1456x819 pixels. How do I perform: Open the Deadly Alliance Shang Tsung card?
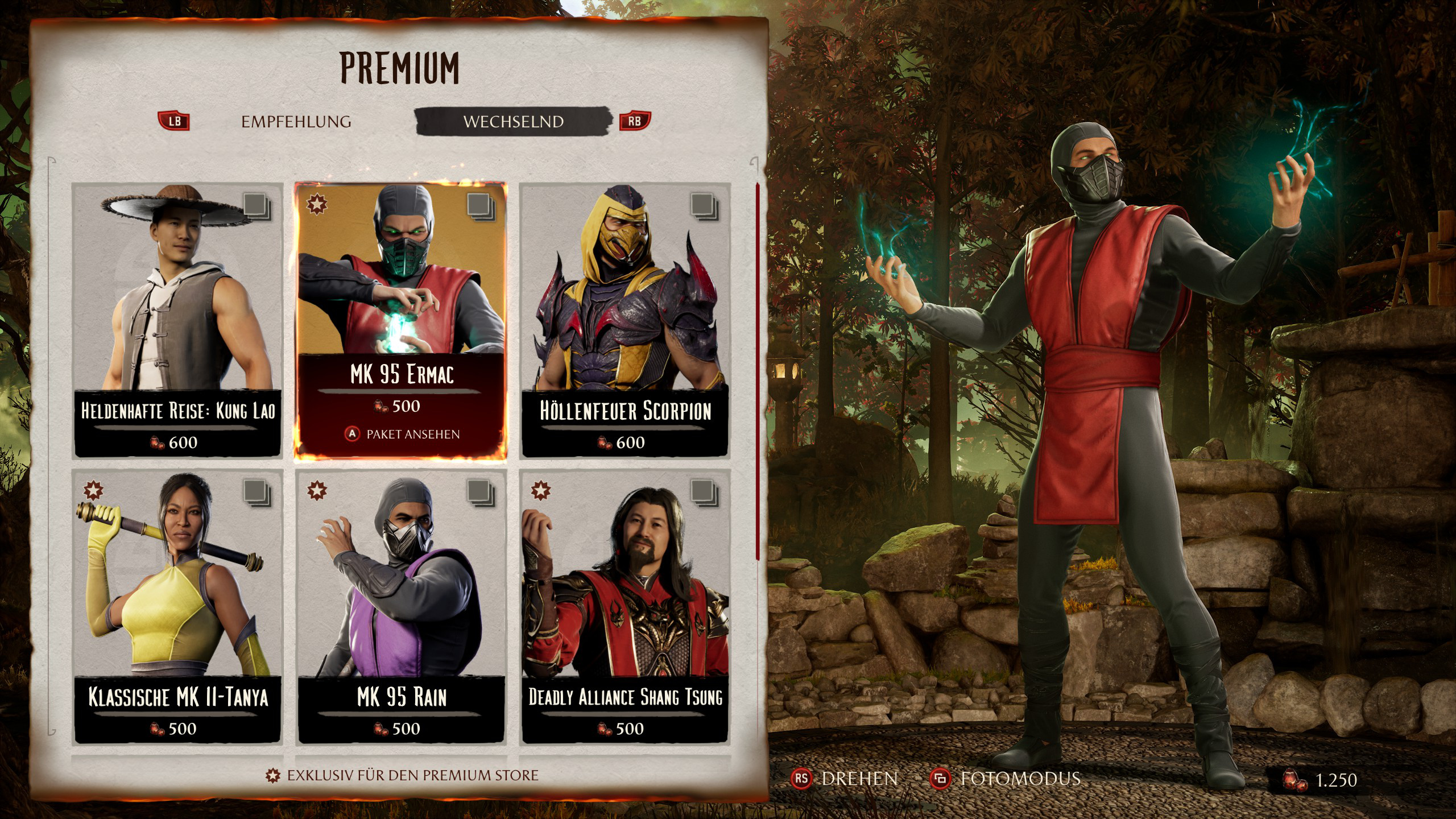625,606
